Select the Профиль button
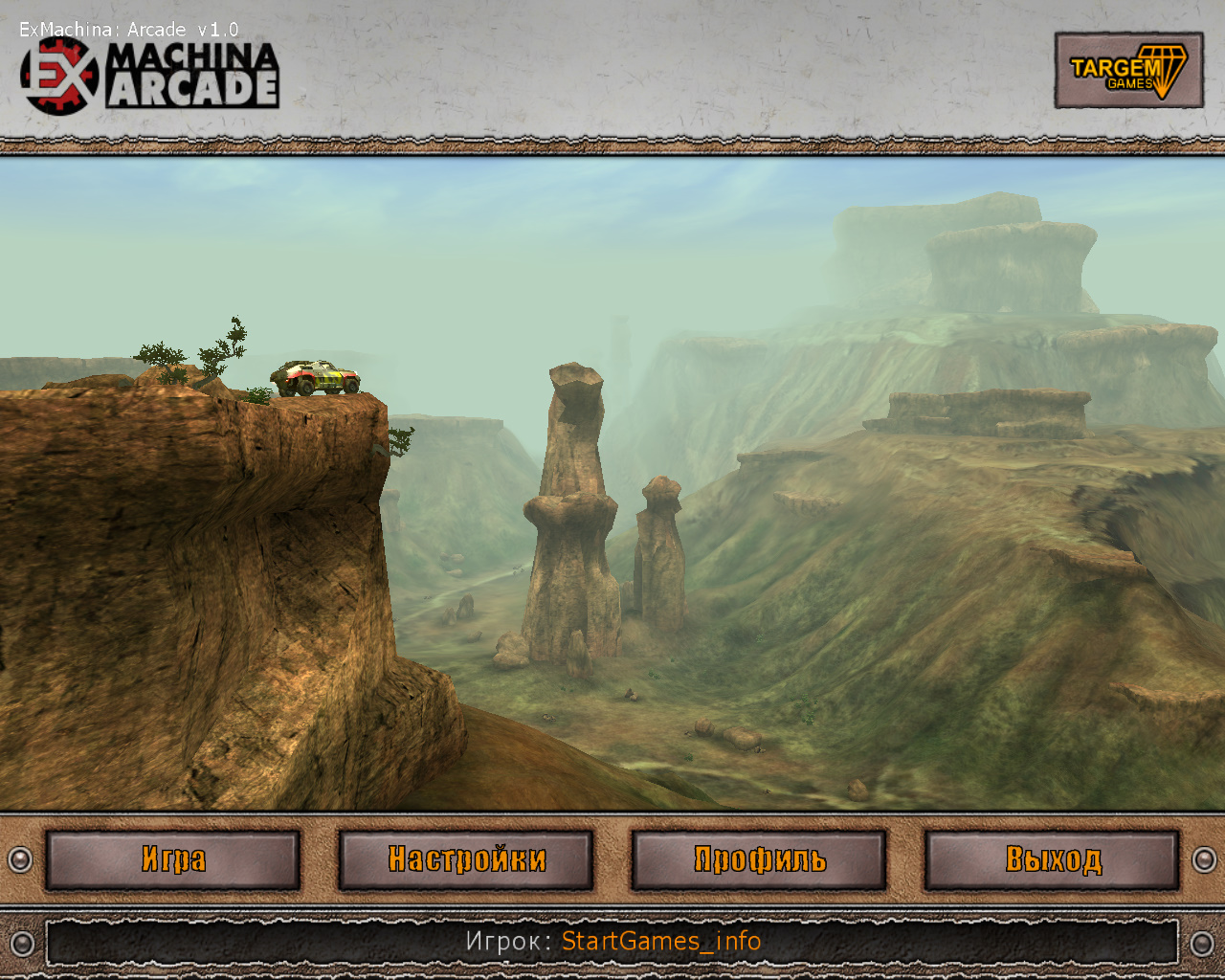Screen dimensions: 1225x980 click(x=759, y=859)
